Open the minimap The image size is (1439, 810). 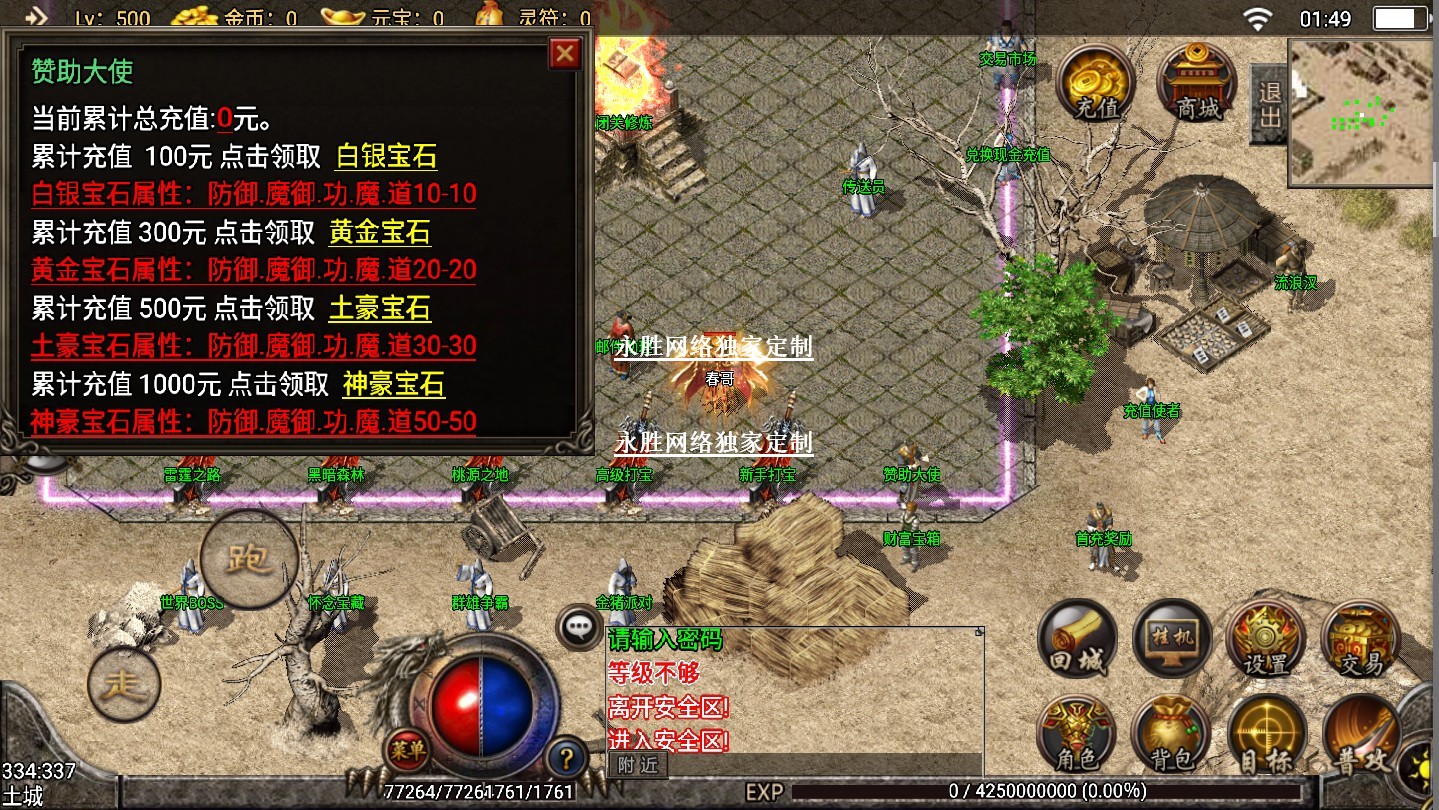pos(1362,112)
